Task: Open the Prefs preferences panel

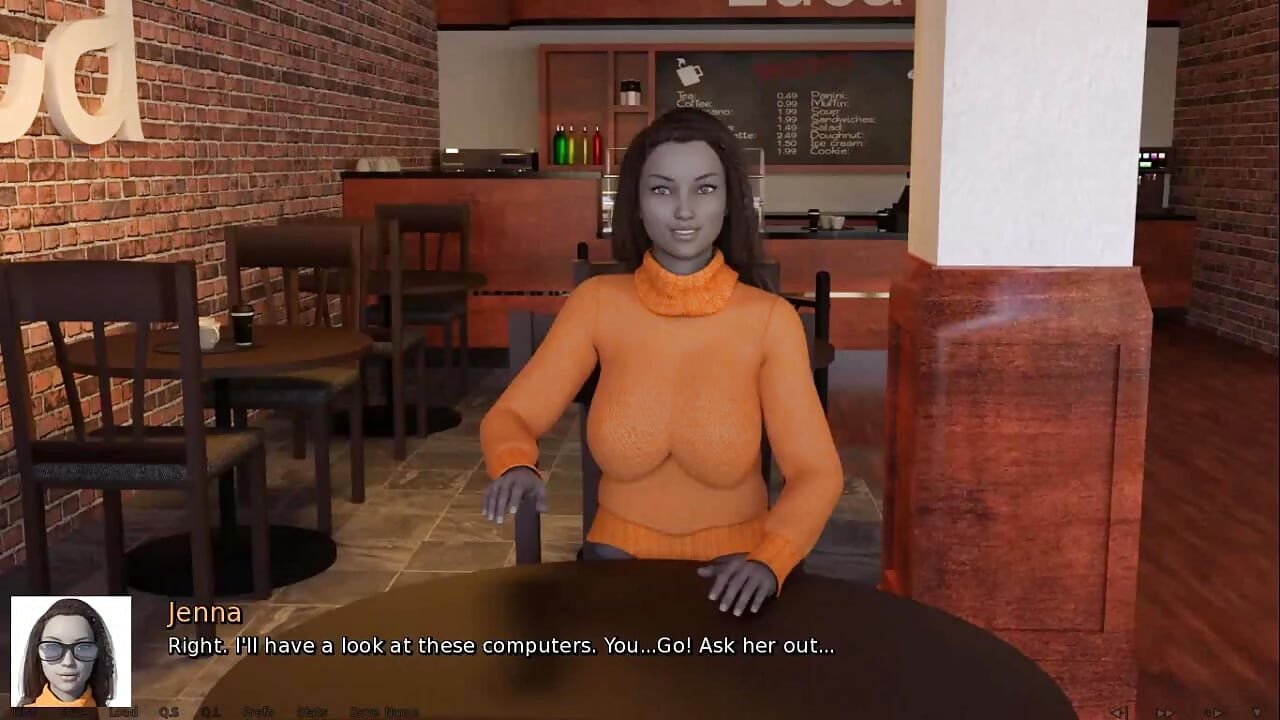Action: click(x=256, y=712)
